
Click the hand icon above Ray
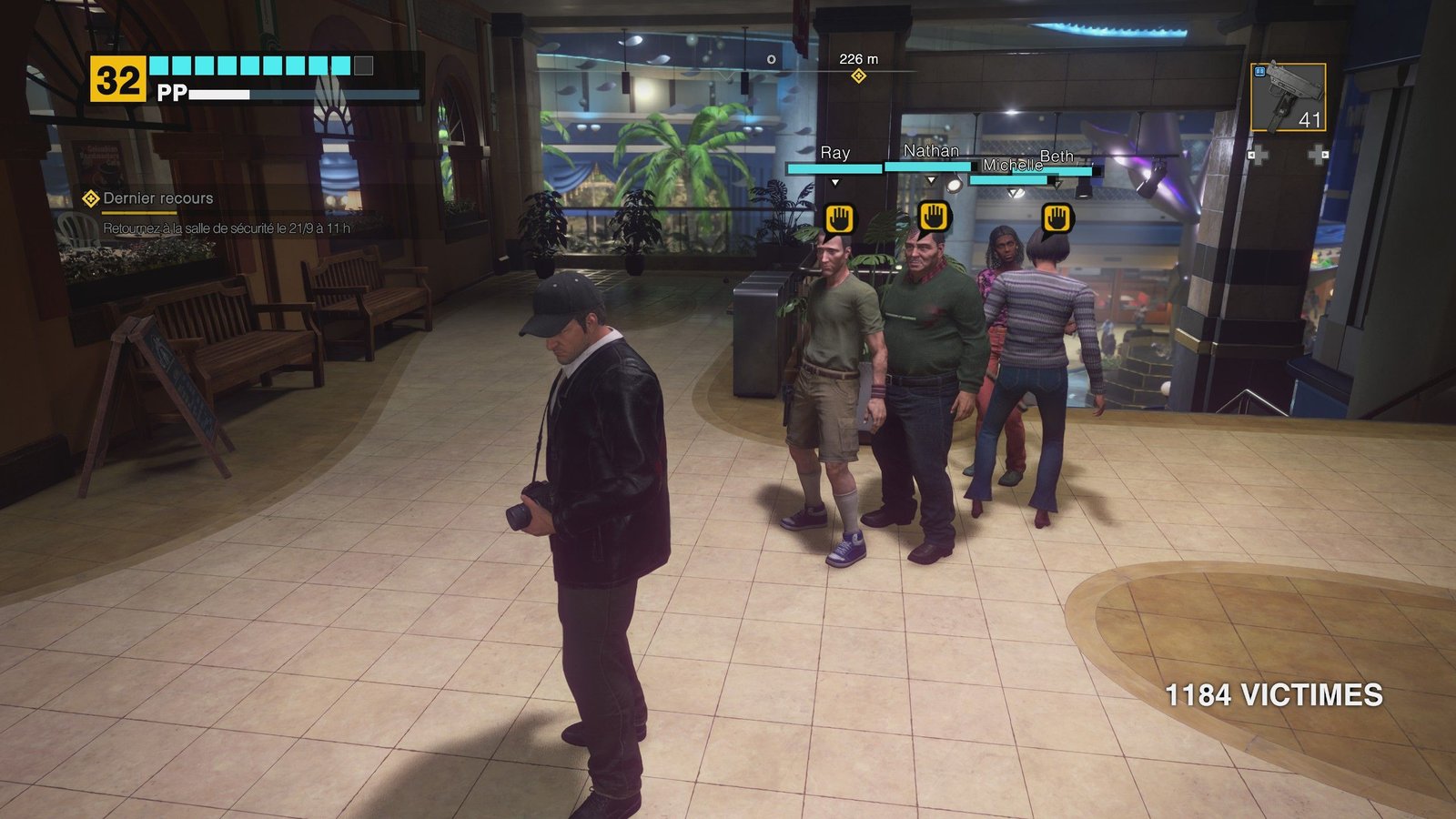(x=840, y=219)
